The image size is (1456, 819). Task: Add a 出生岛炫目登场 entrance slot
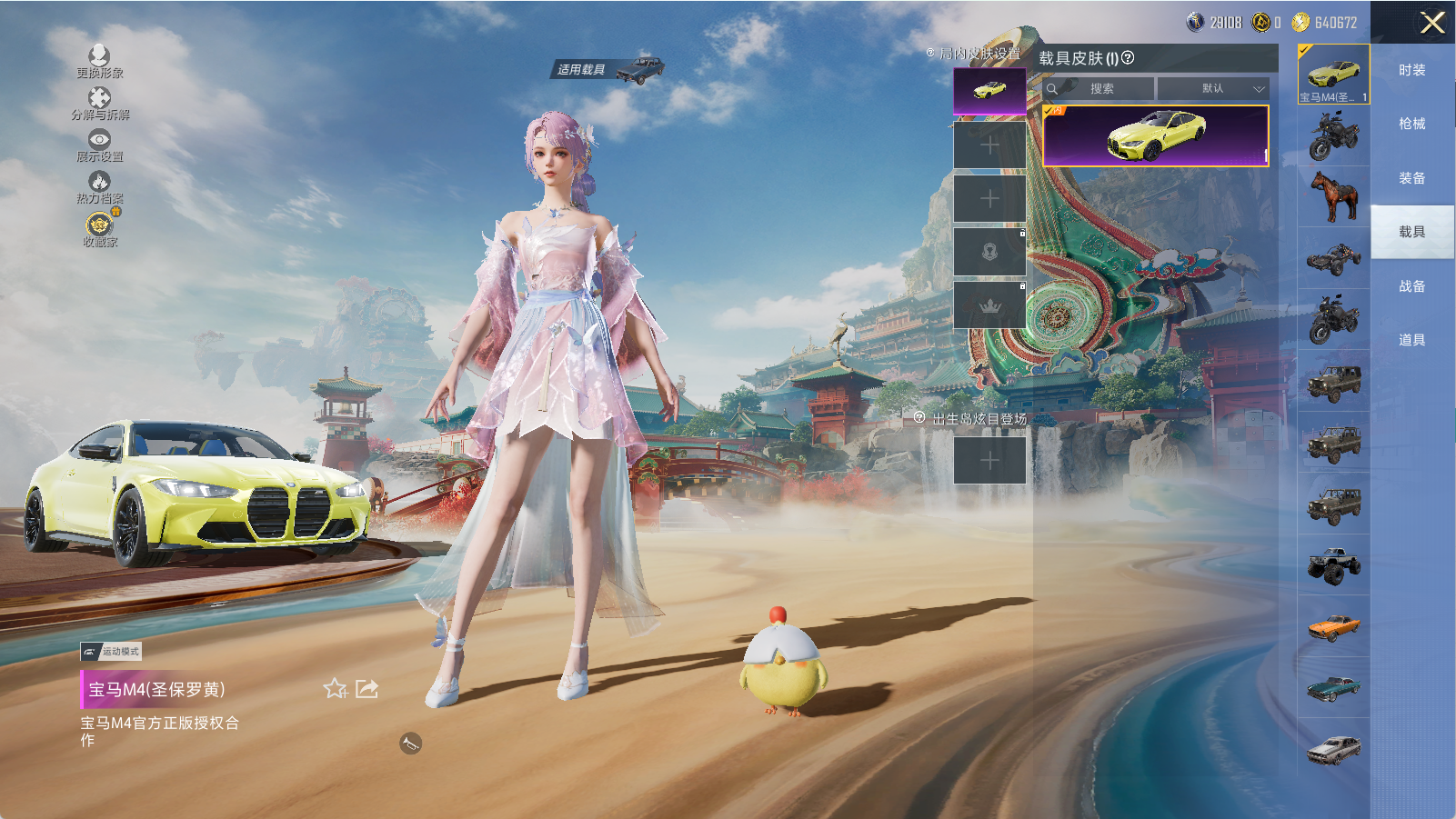coord(989,461)
